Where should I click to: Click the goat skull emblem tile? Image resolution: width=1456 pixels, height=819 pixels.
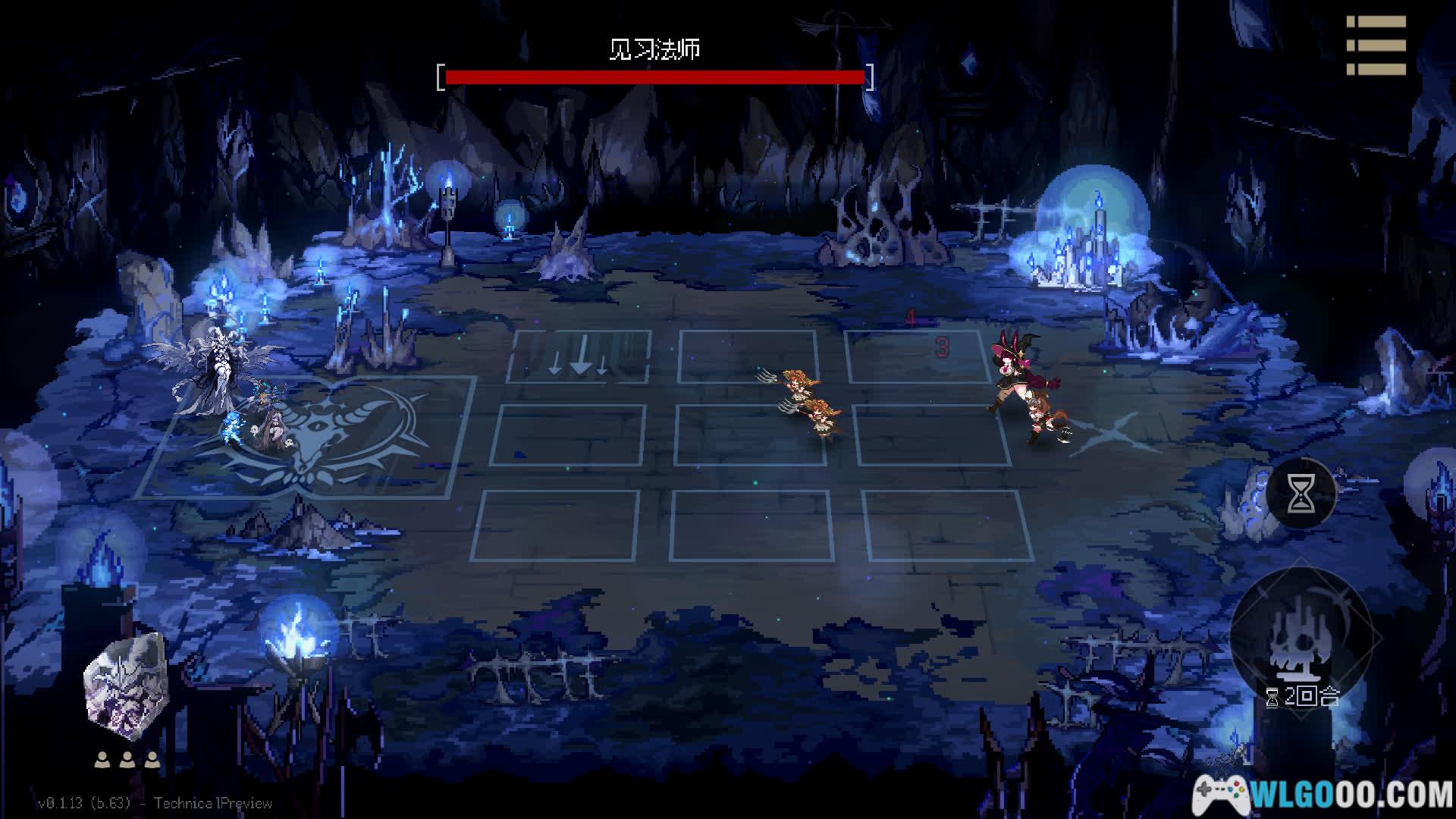pos(307,438)
